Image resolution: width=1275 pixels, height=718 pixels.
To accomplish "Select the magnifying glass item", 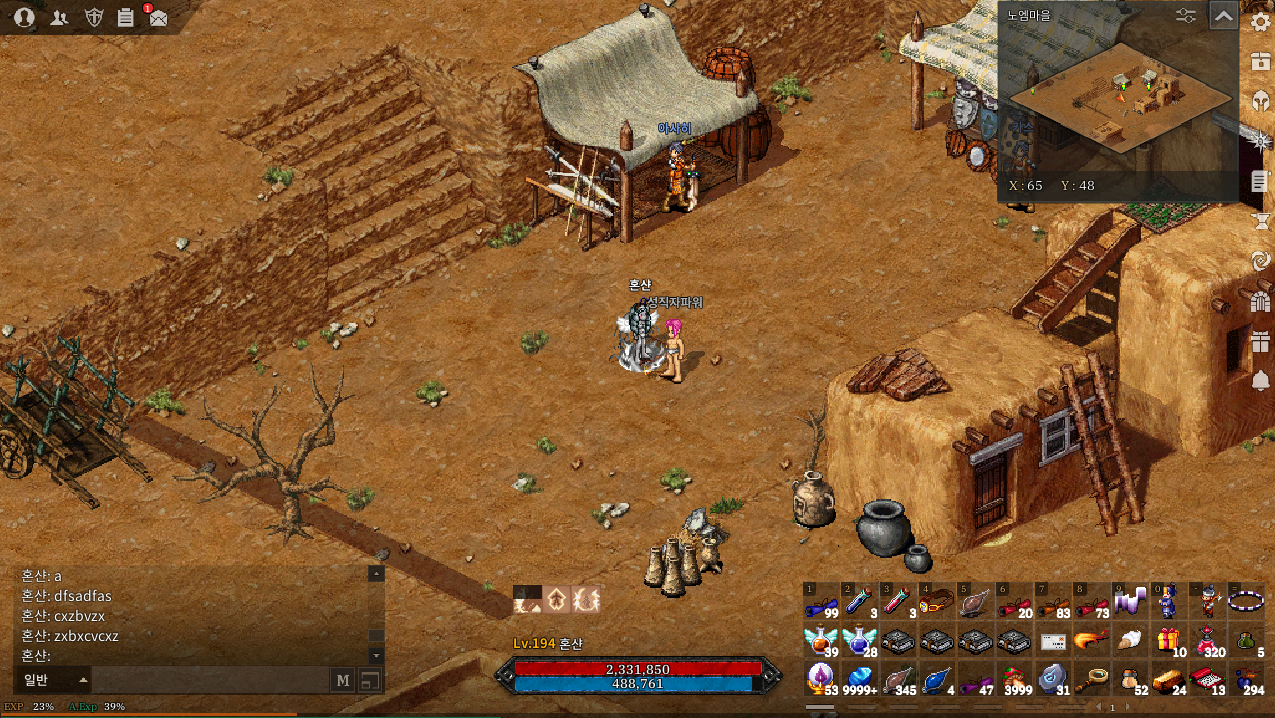I will click(x=1092, y=679).
